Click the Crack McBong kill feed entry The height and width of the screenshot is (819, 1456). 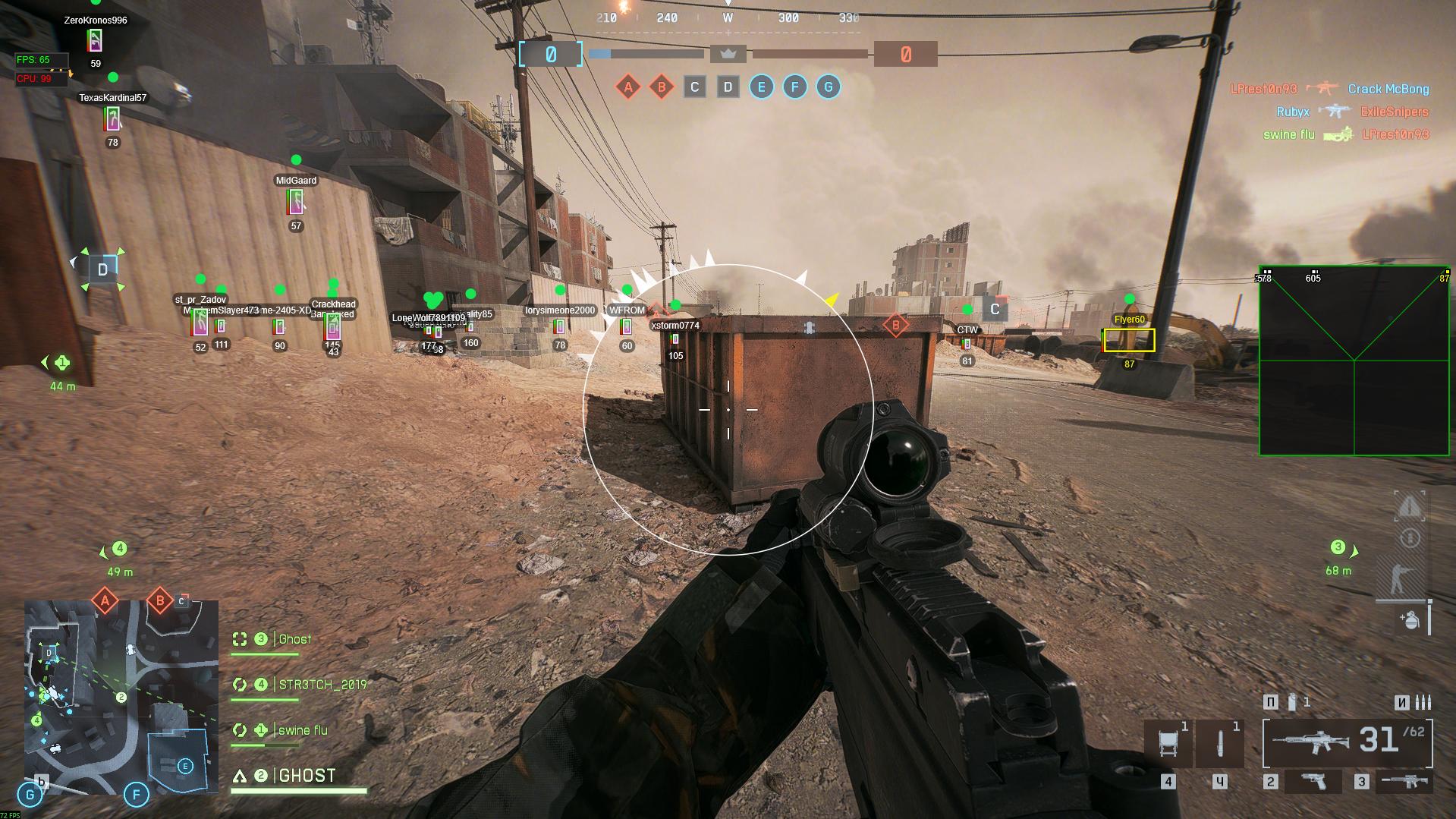click(1388, 90)
